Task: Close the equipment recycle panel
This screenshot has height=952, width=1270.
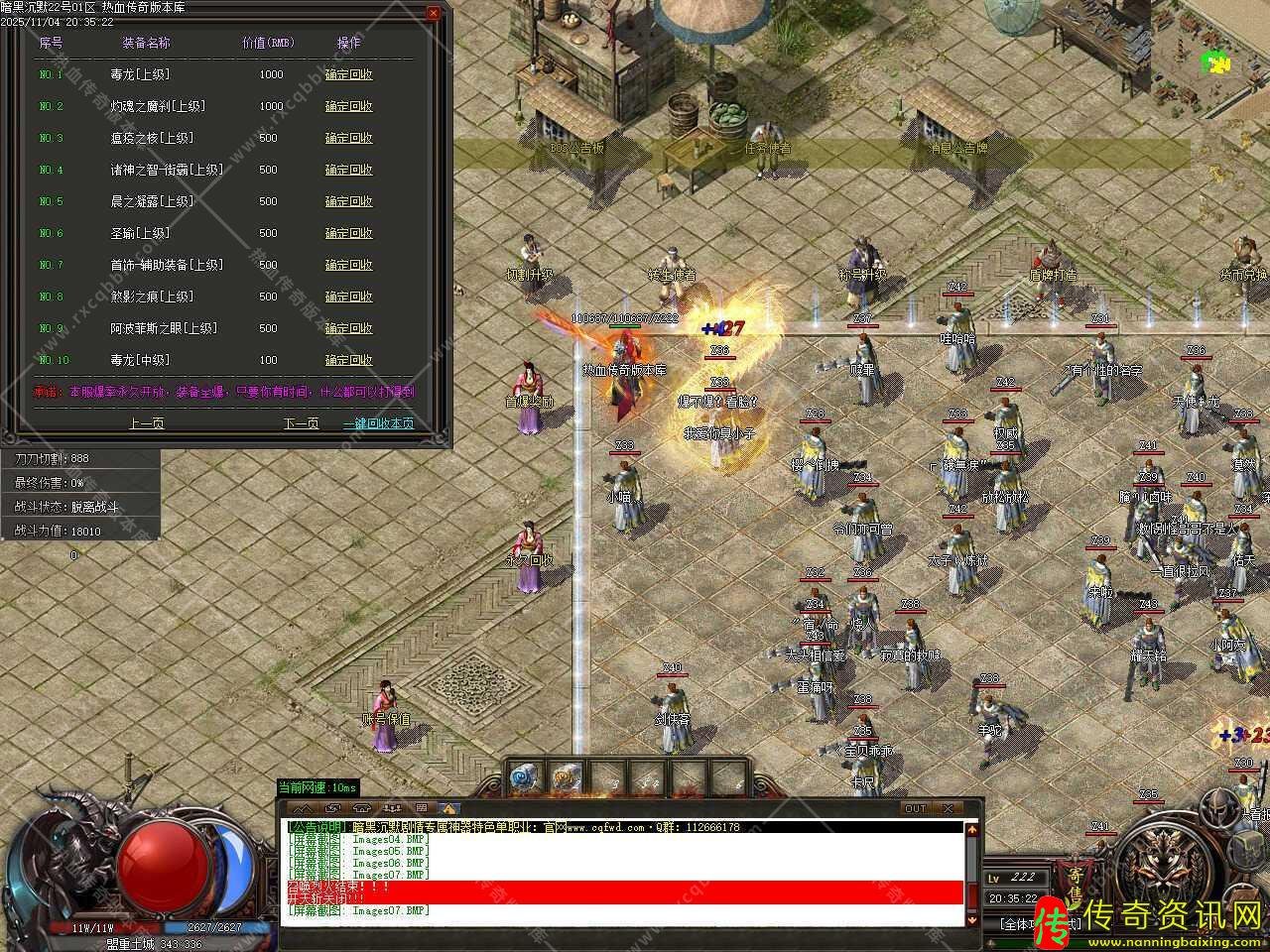Action: [433, 13]
